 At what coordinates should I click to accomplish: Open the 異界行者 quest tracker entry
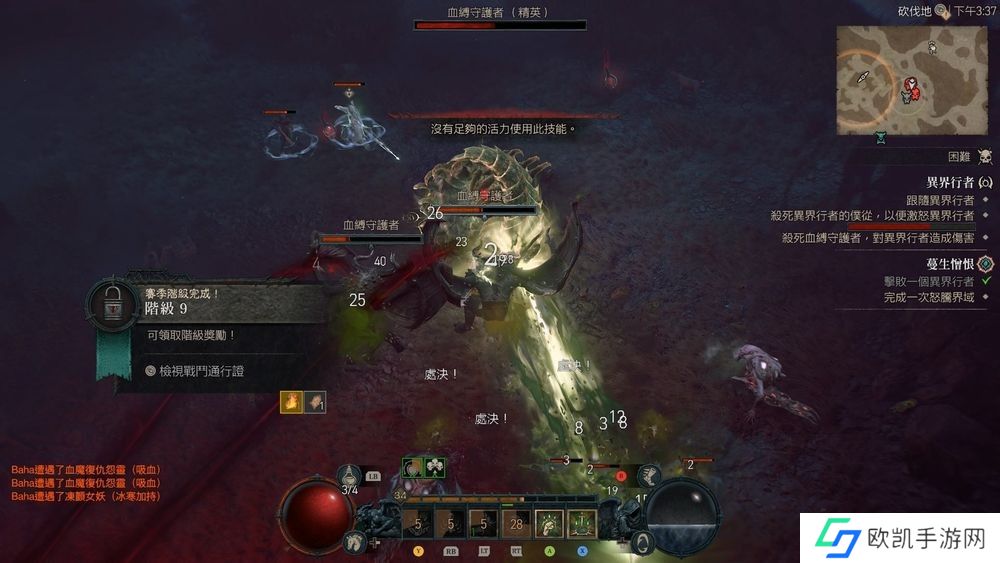[944, 182]
